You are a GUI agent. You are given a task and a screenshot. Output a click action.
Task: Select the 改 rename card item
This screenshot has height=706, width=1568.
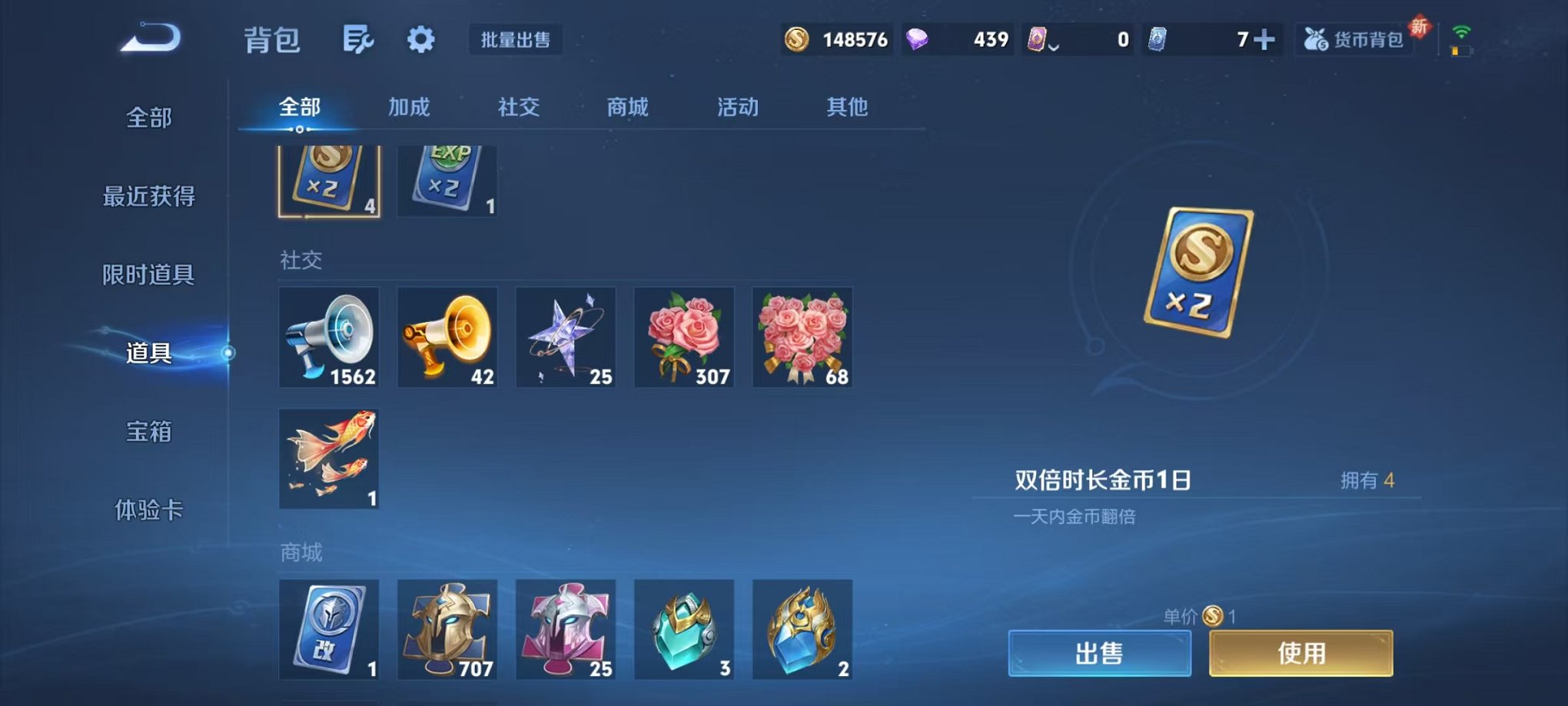(329, 629)
